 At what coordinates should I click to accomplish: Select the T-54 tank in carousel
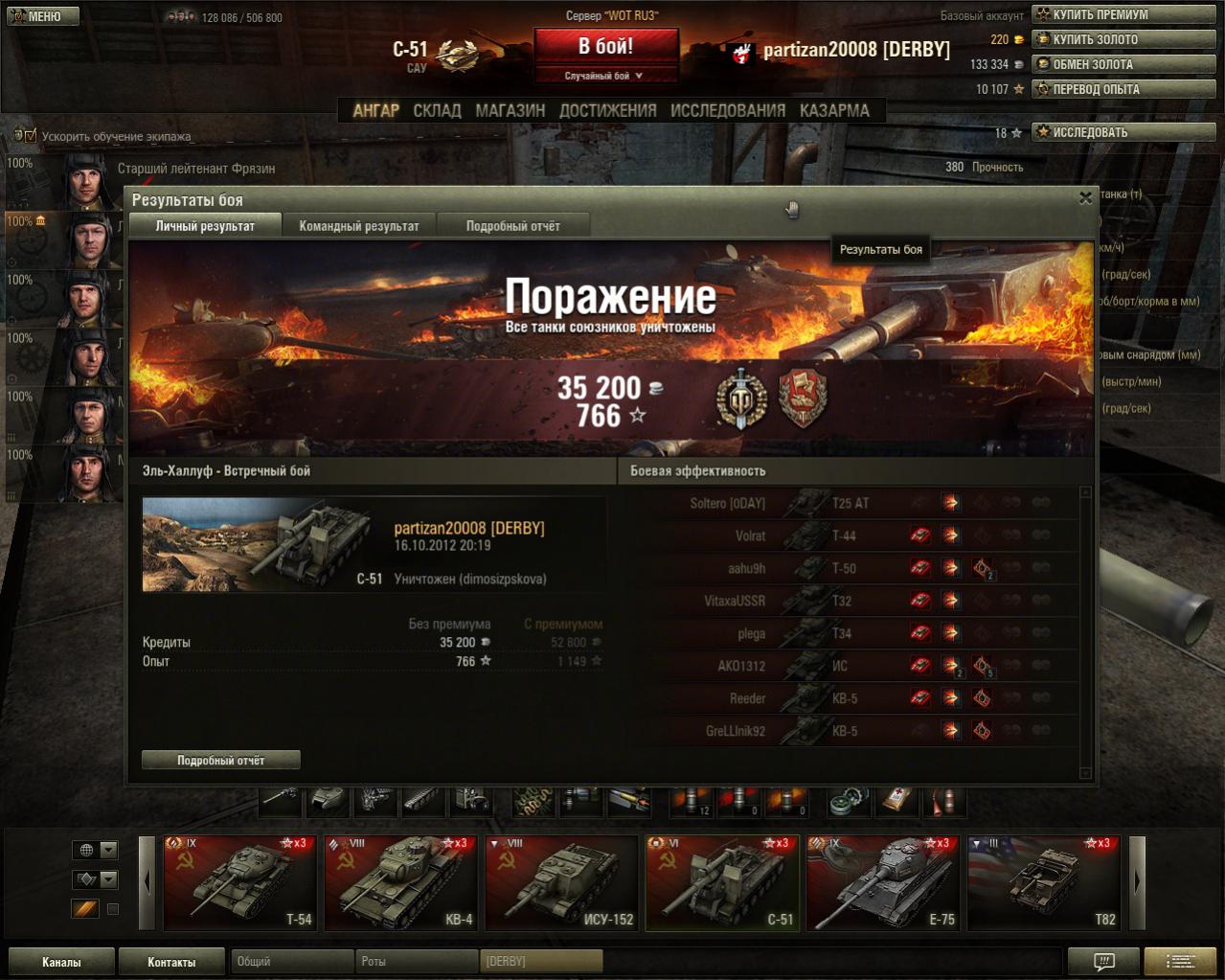pos(239,882)
